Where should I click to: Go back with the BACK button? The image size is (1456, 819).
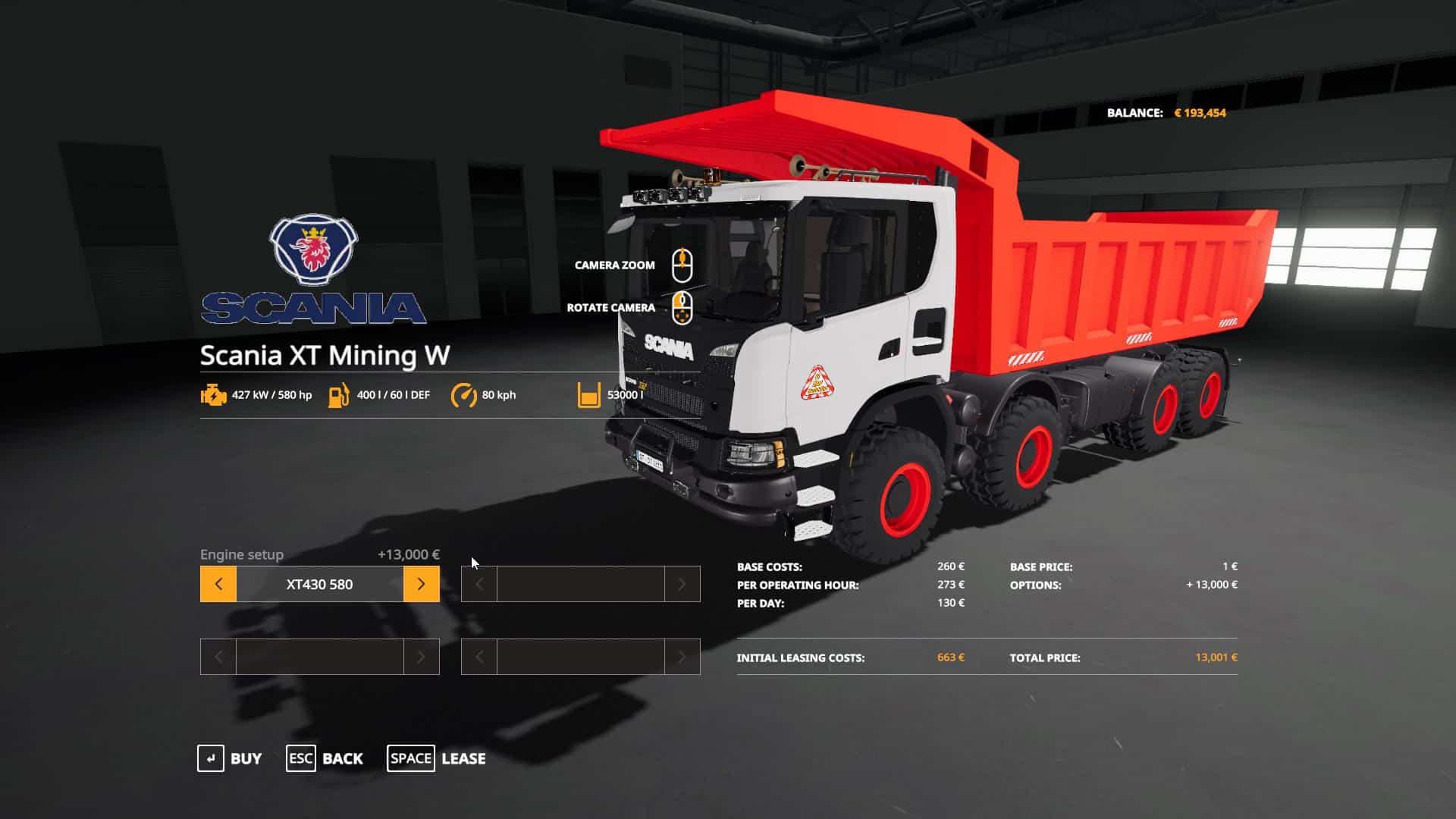click(325, 758)
